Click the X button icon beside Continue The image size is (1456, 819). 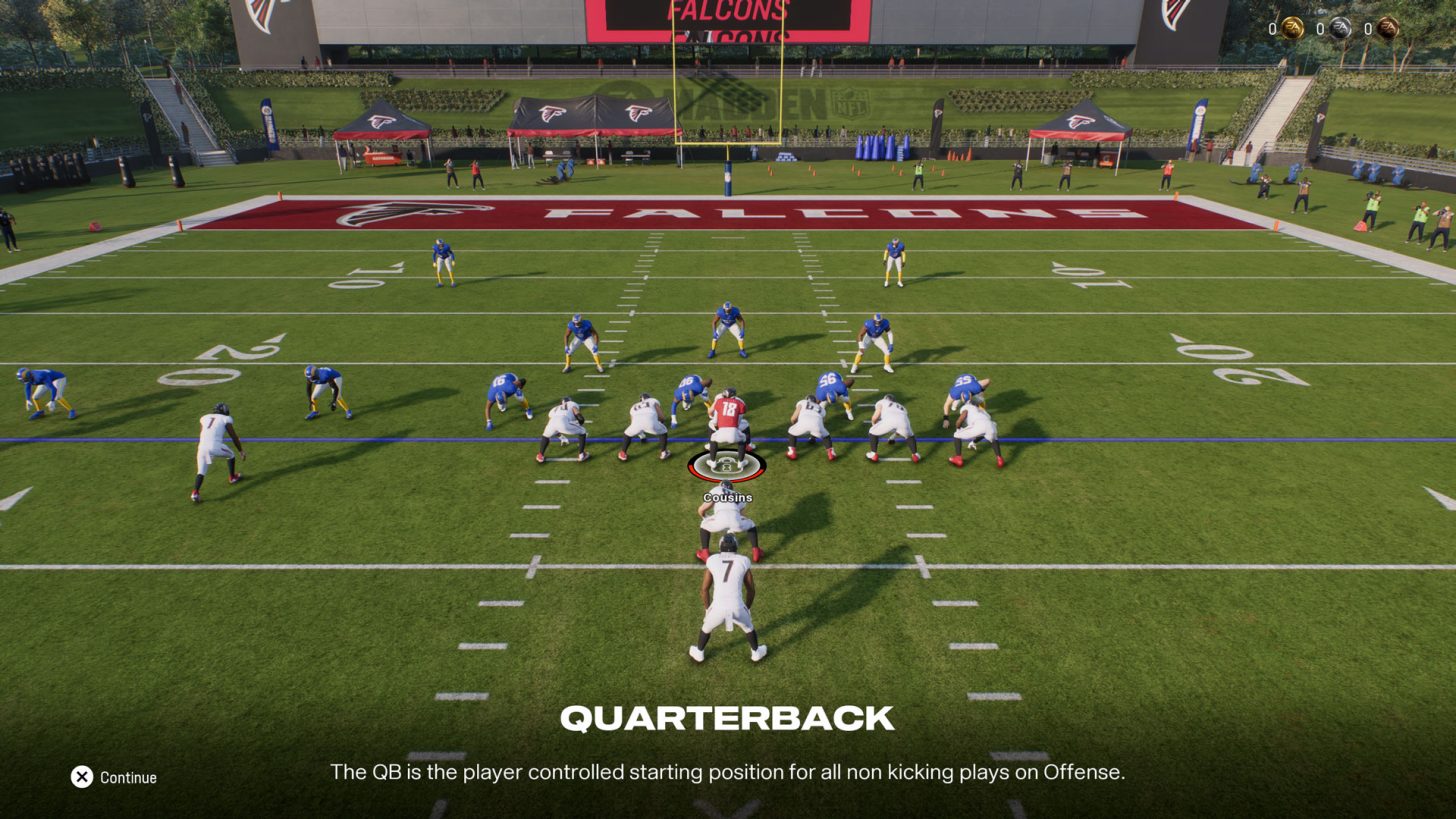[x=82, y=776]
